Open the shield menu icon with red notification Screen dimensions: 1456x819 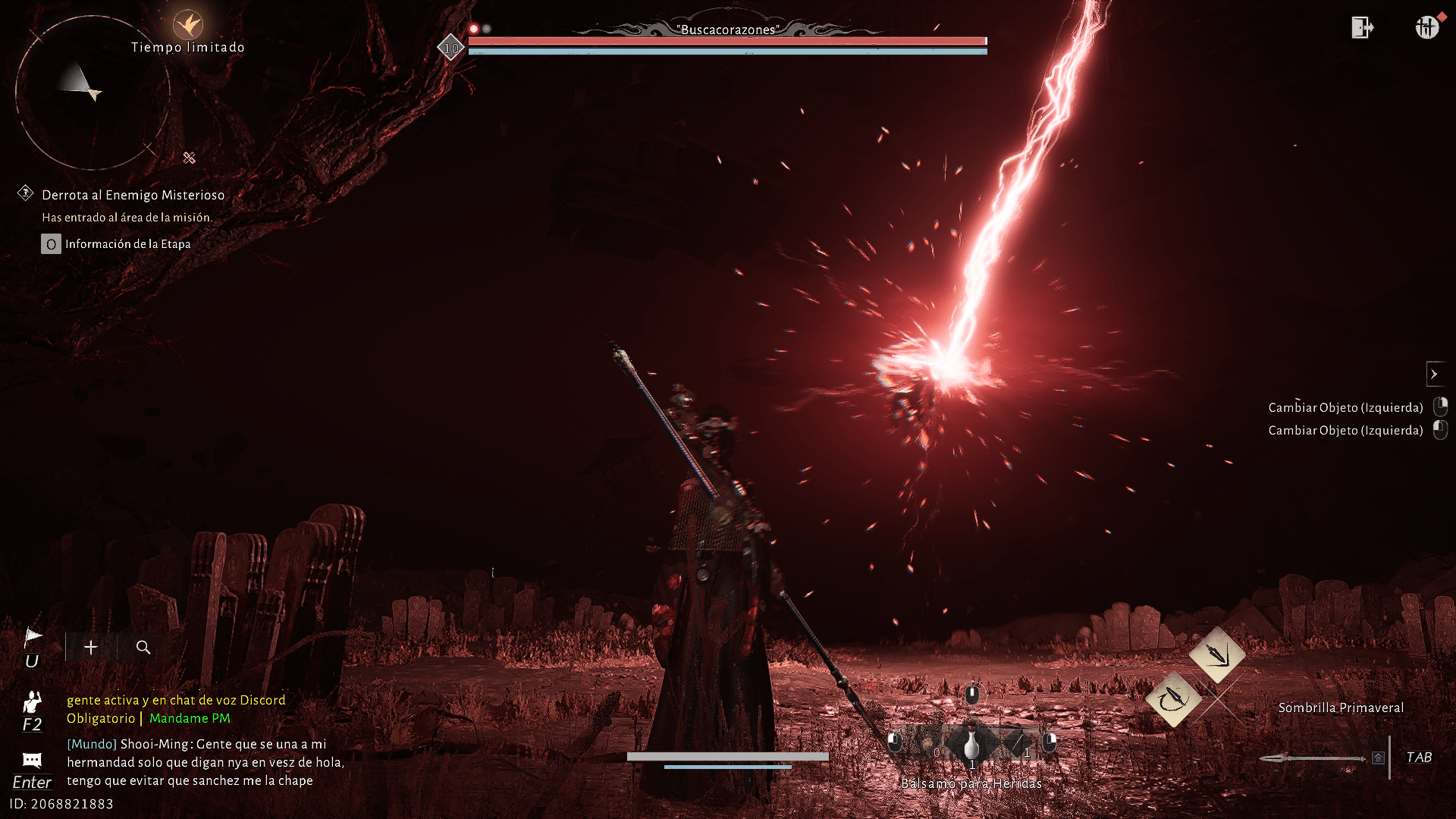pyautogui.click(x=1426, y=27)
